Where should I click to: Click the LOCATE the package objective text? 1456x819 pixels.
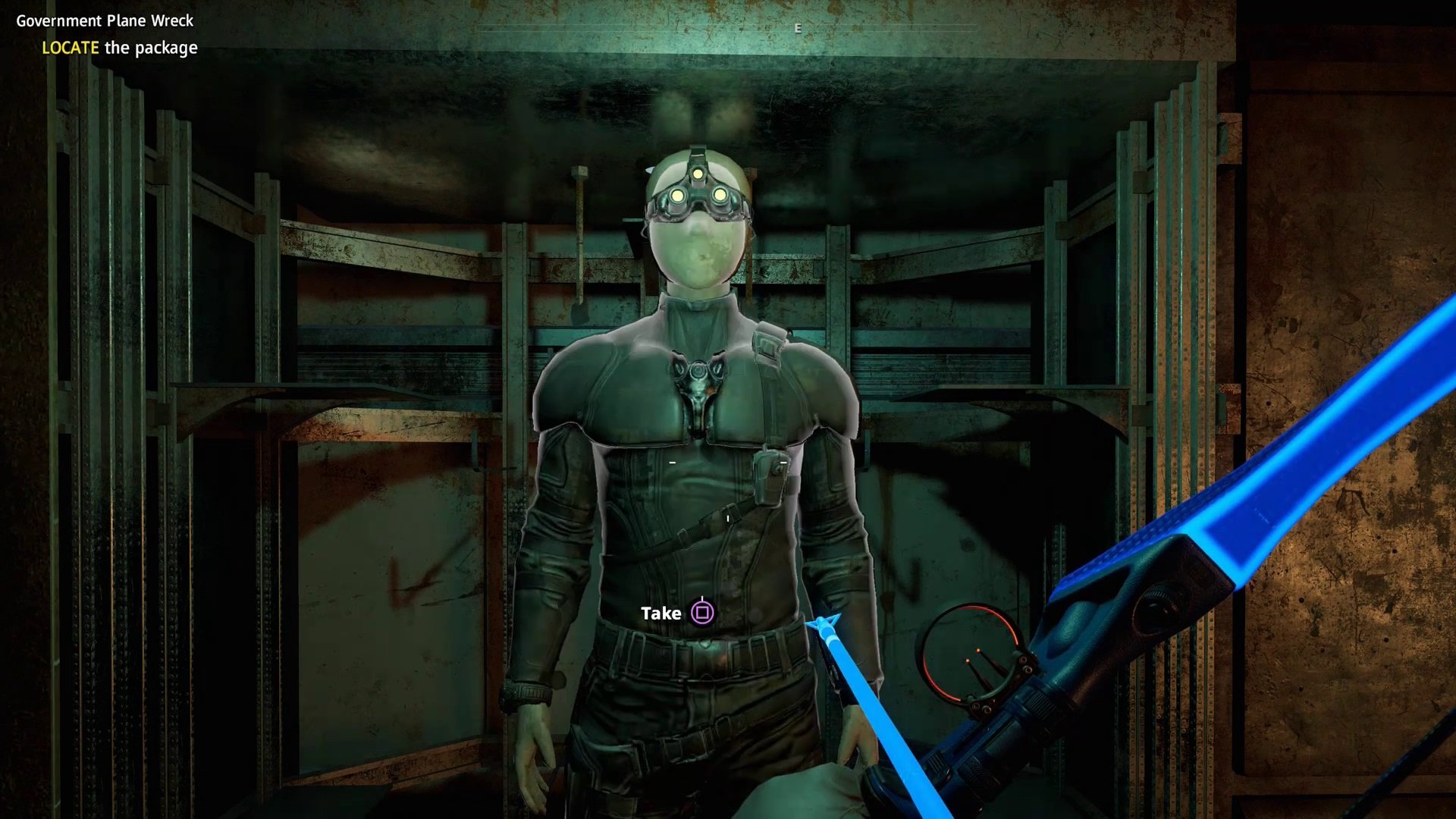pyautogui.click(x=119, y=48)
